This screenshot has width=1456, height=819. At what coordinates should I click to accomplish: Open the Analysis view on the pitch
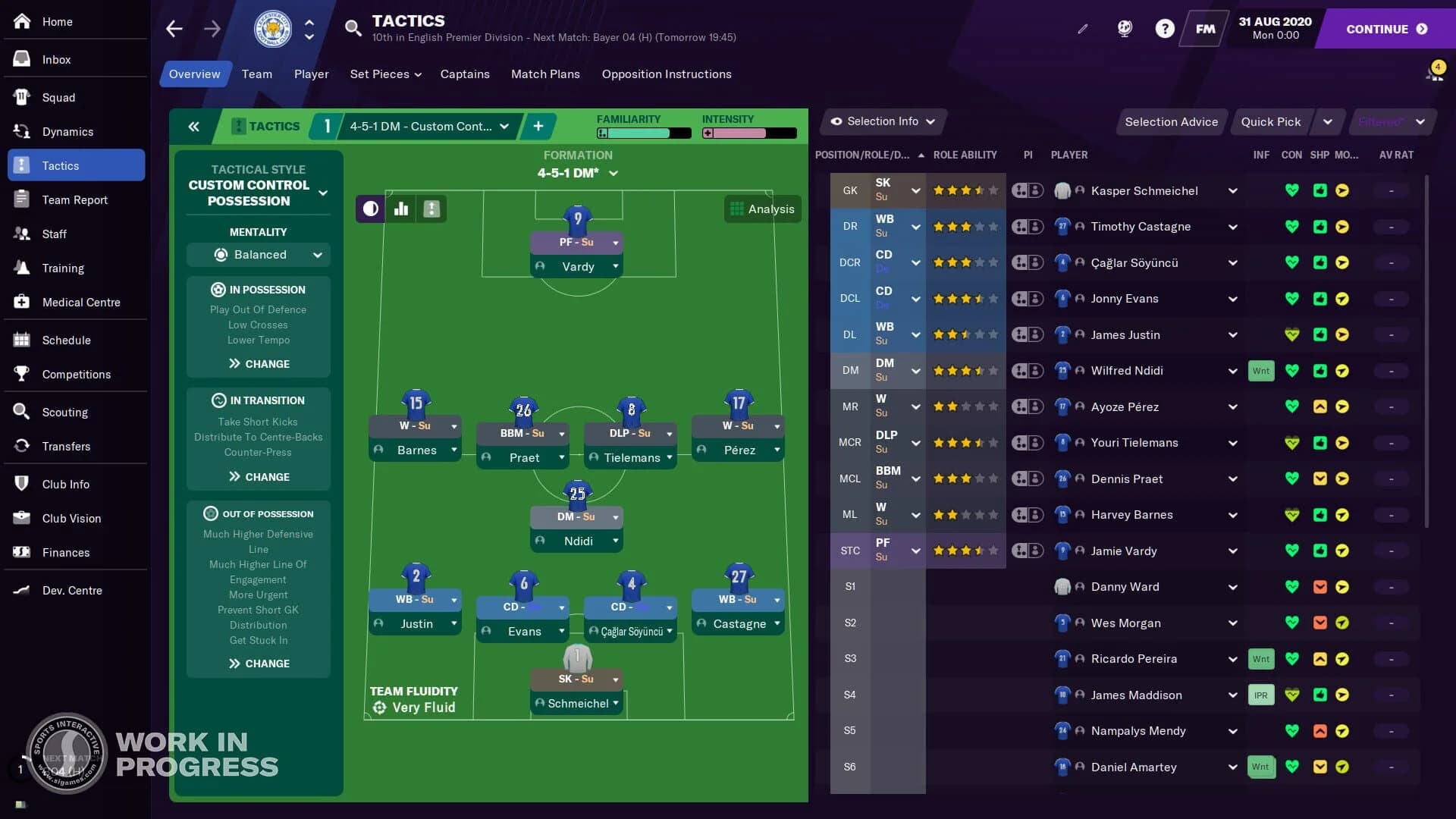coord(763,209)
